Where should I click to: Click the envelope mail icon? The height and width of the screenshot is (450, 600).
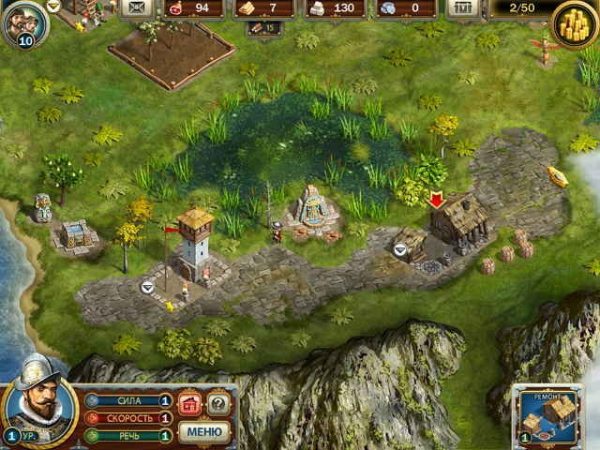pyautogui.click(x=135, y=9)
